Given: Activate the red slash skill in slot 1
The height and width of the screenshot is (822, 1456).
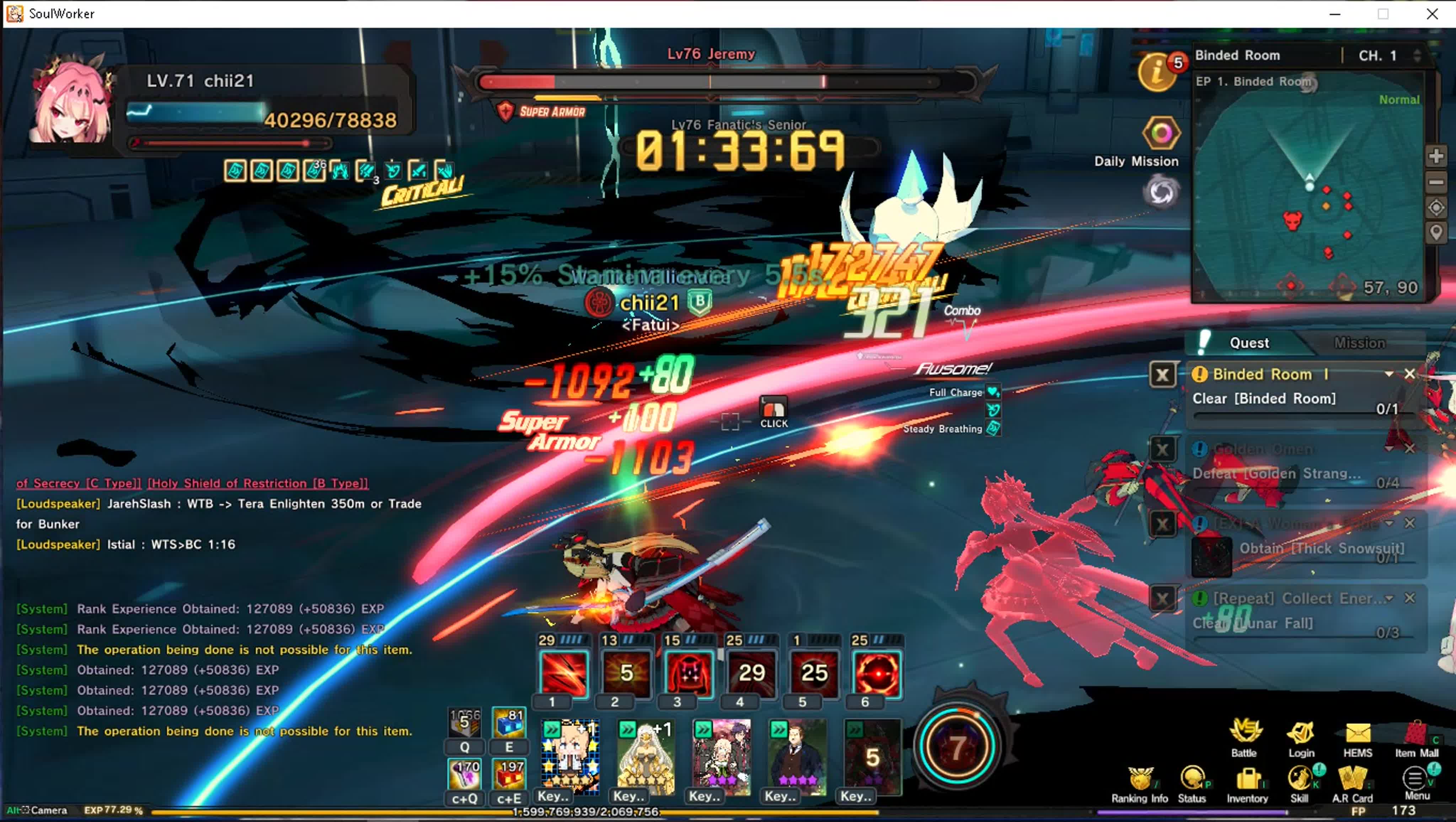Looking at the screenshot, I should tap(563, 673).
